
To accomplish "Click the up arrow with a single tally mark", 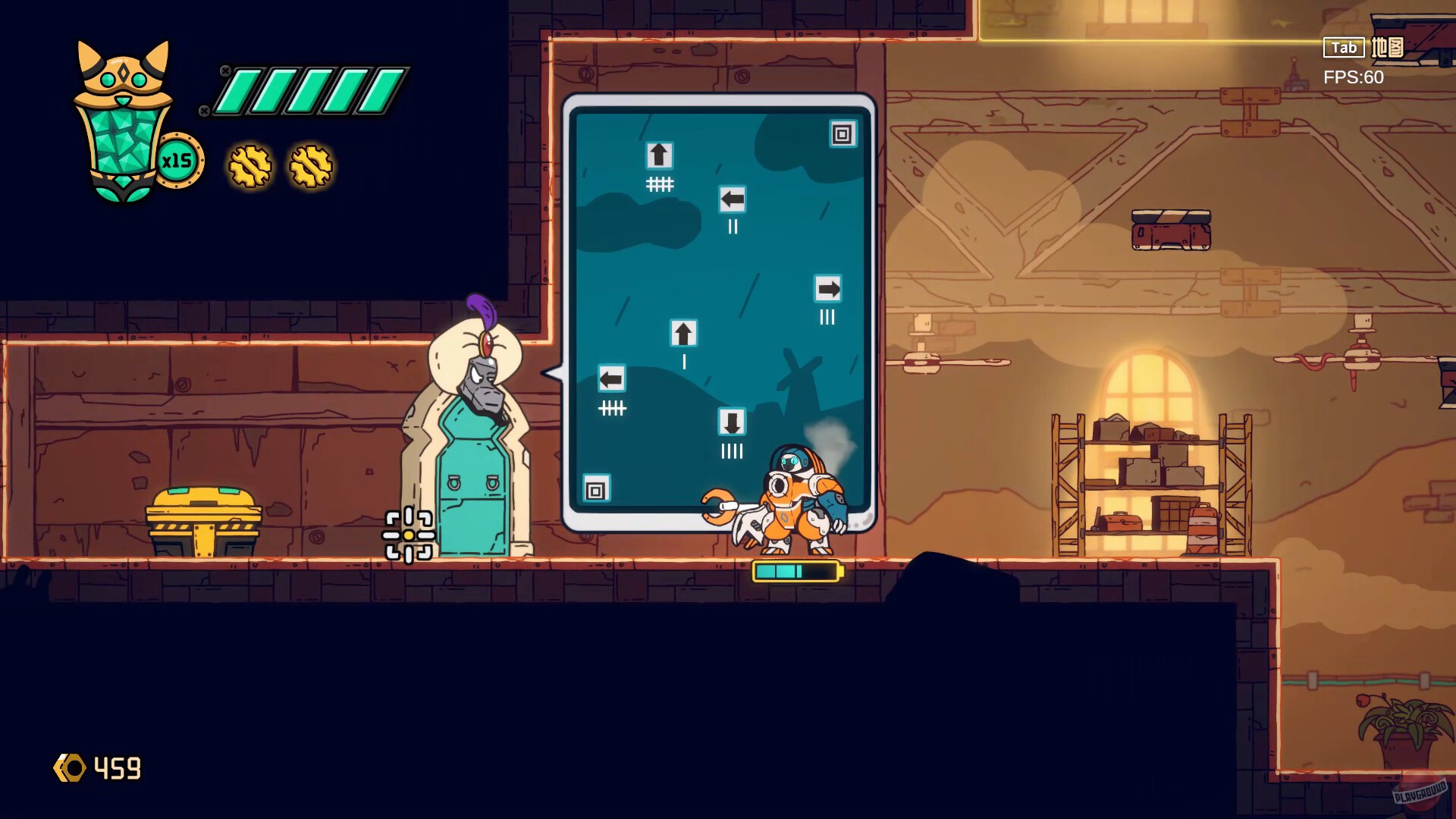I will [x=683, y=331].
